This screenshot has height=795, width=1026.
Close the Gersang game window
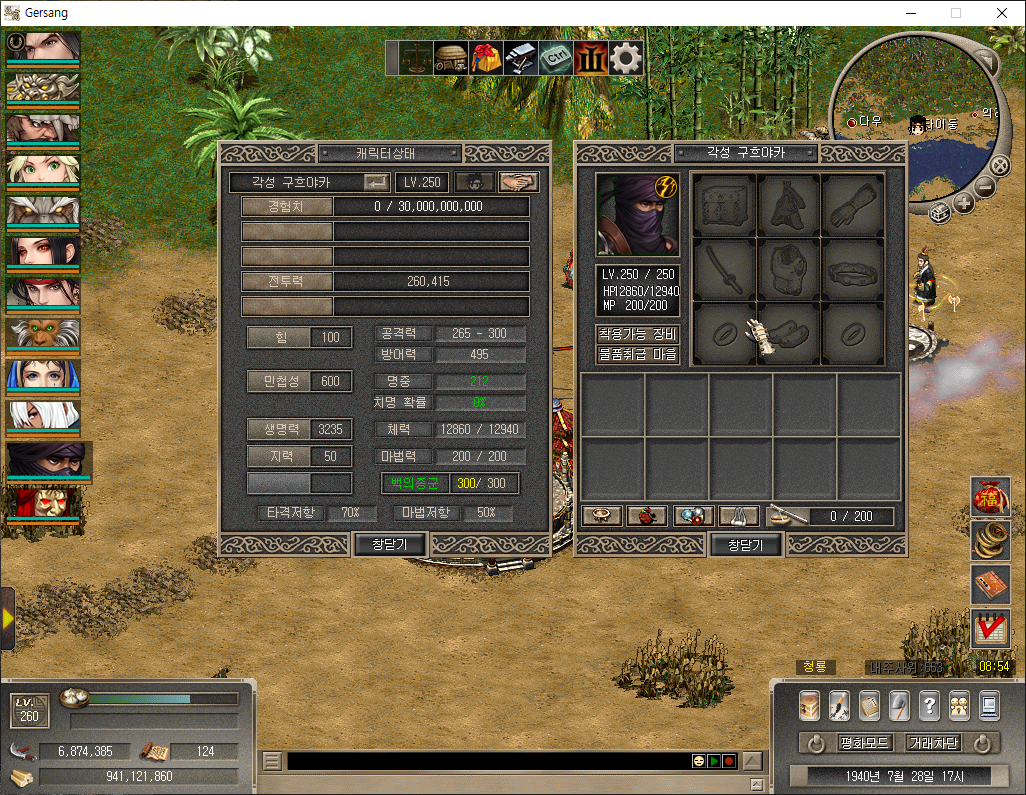[x=1002, y=13]
